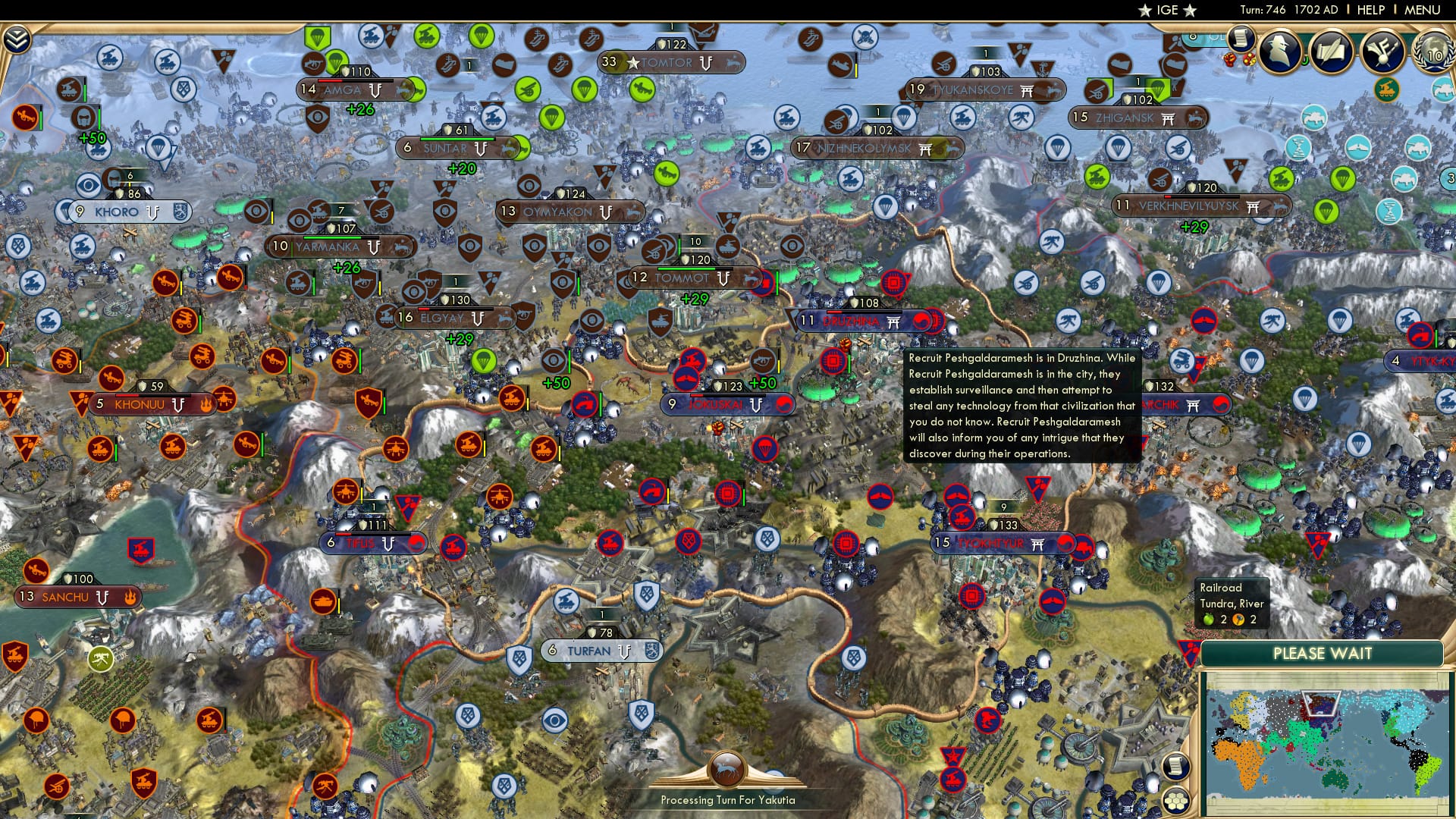
Task: Select a blue eye recon unit flag
Action: pos(88,184)
